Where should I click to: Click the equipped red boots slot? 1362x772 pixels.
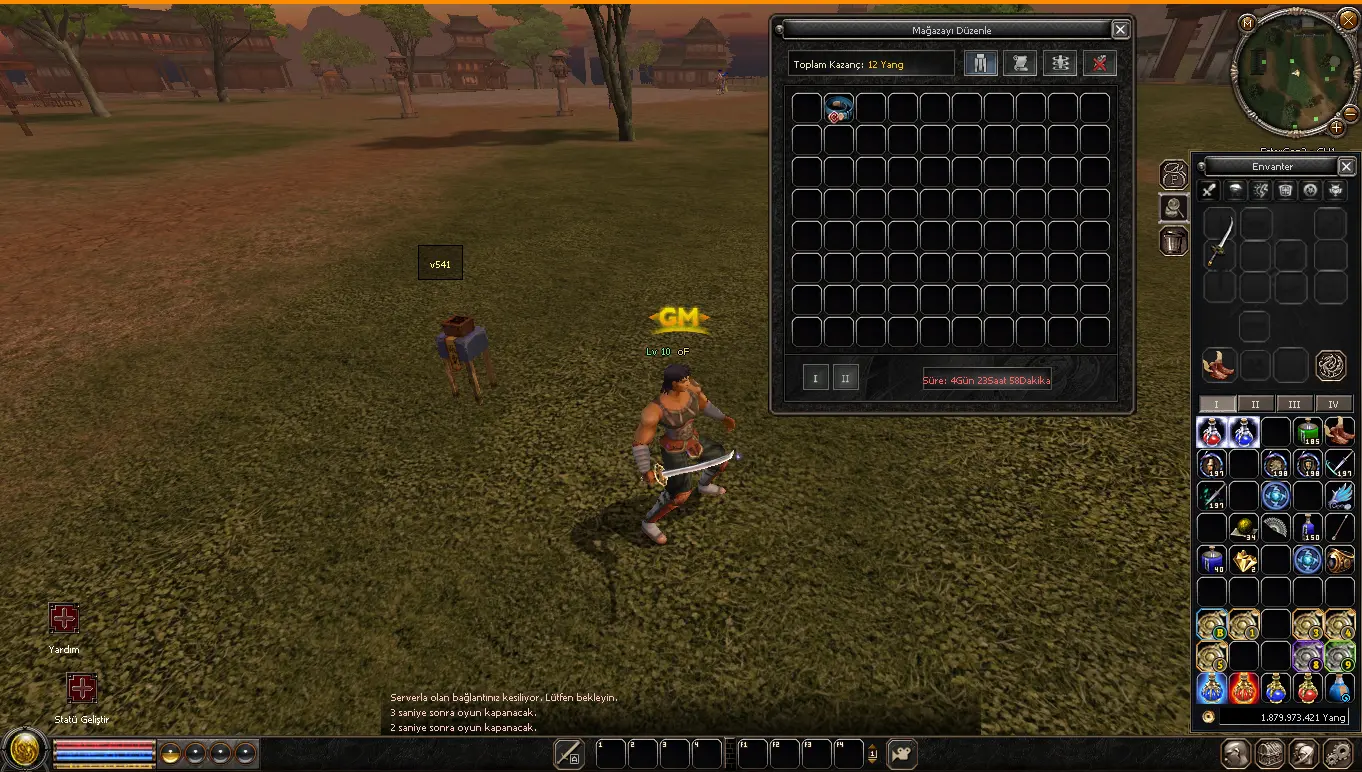click(x=1218, y=365)
